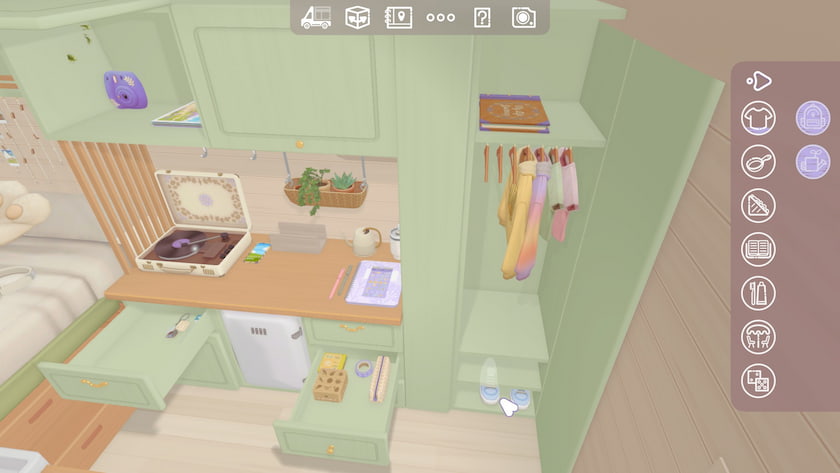Open the map notebook
This screenshot has width=840, height=473.
398,17
